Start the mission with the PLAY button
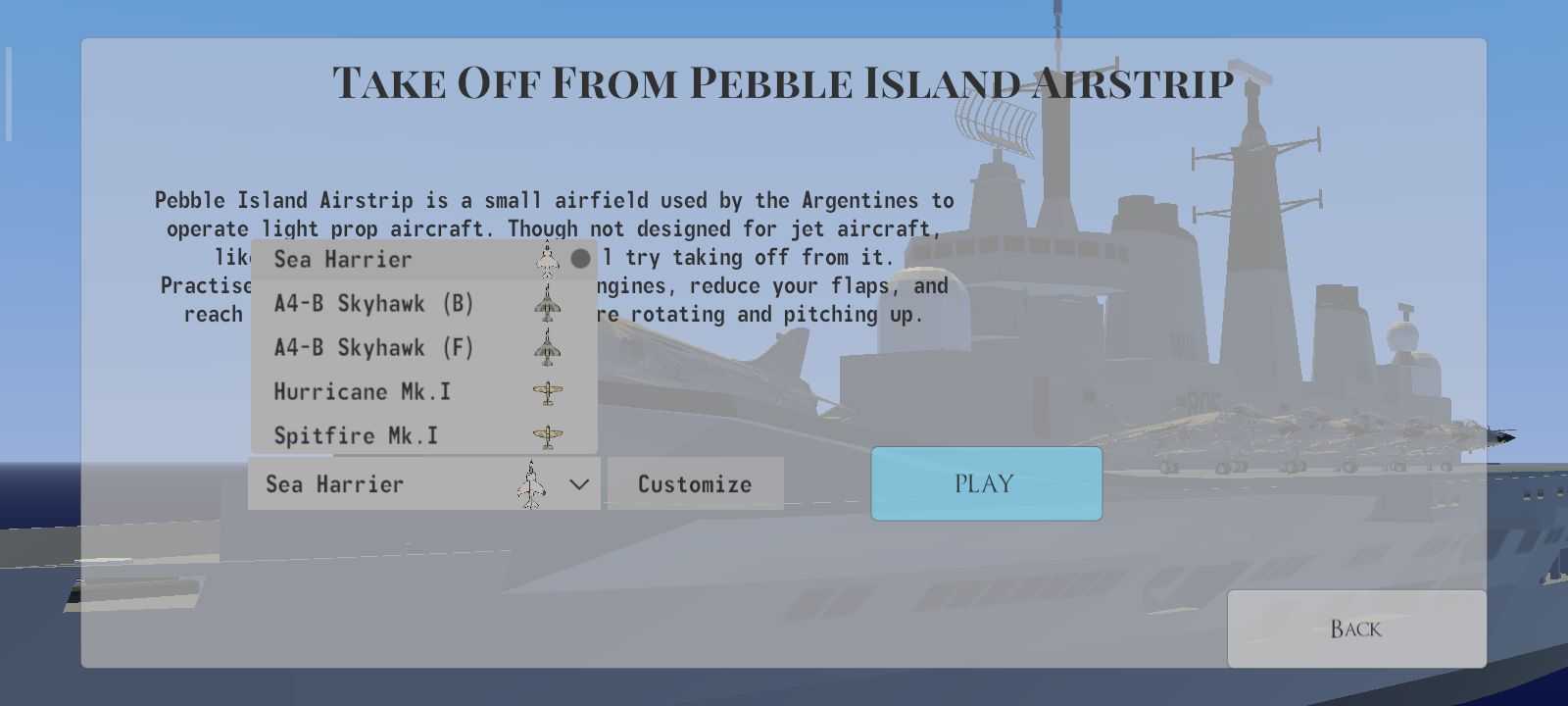Viewport: 1568px width, 706px height. click(x=986, y=483)
